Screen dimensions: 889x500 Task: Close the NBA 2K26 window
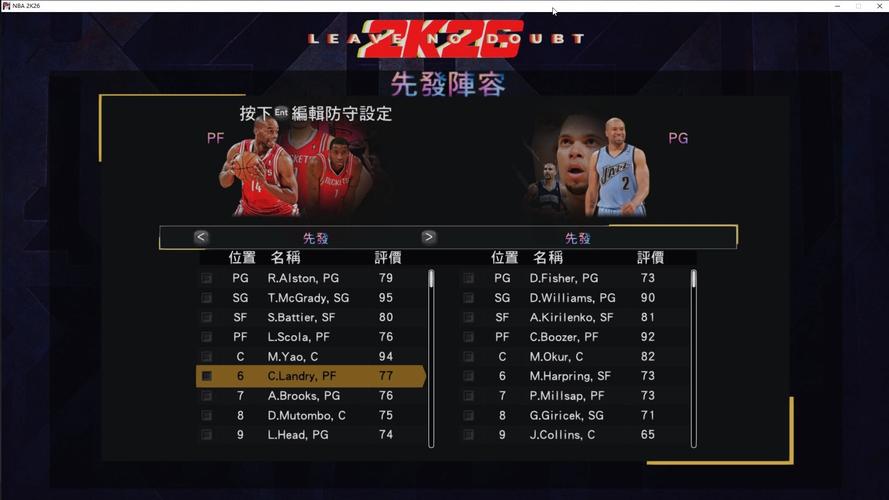click(877, 6)
